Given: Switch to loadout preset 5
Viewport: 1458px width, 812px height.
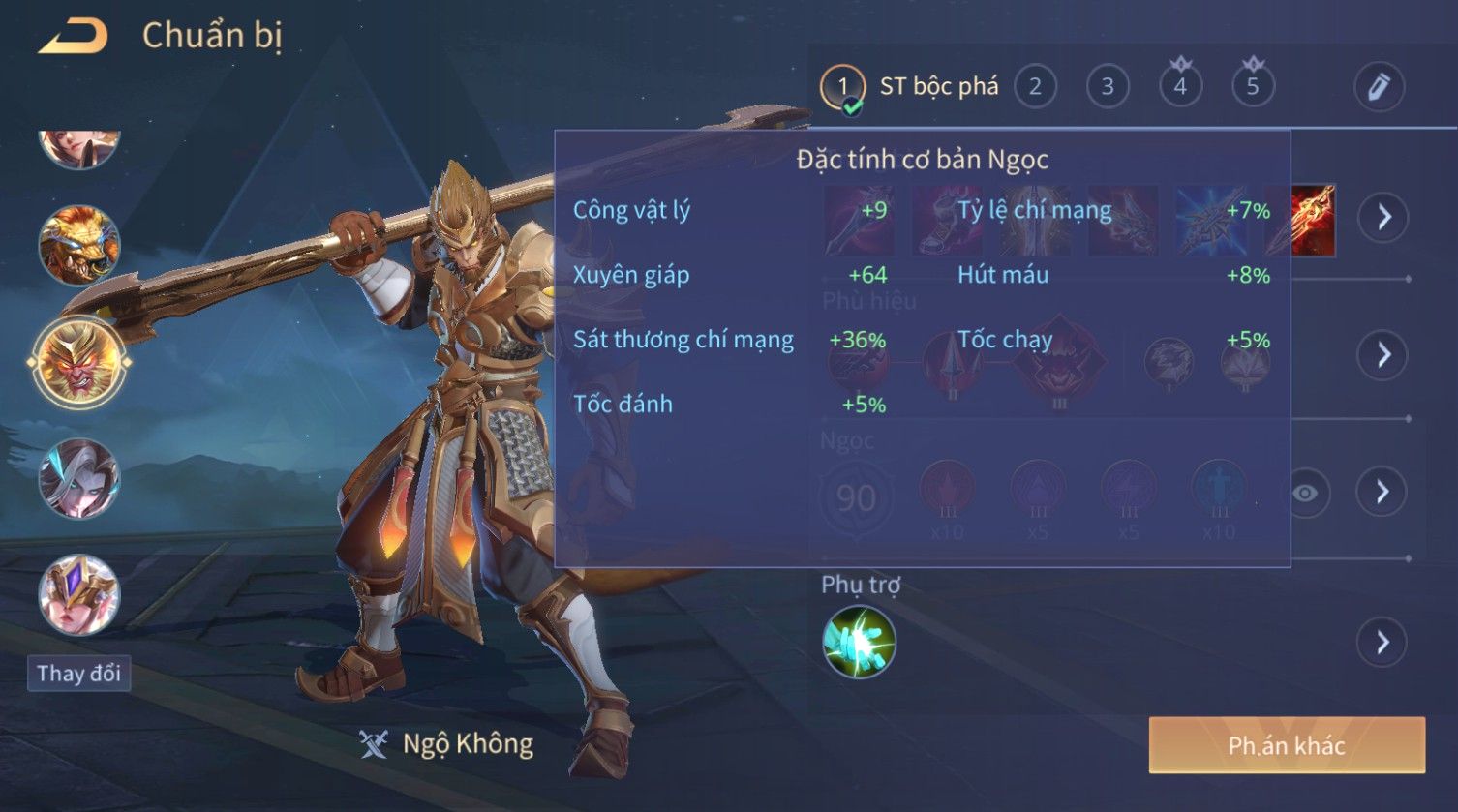Looking at the screenshot, I should point(1253,87).
